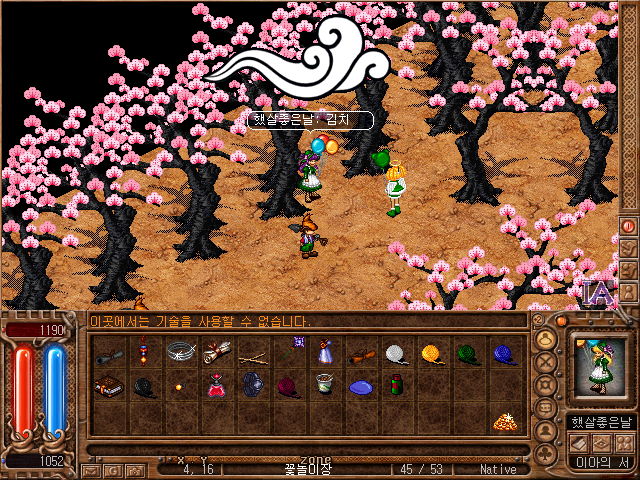Click the gold coin pile
640x480 pixels.
[503, 421]
